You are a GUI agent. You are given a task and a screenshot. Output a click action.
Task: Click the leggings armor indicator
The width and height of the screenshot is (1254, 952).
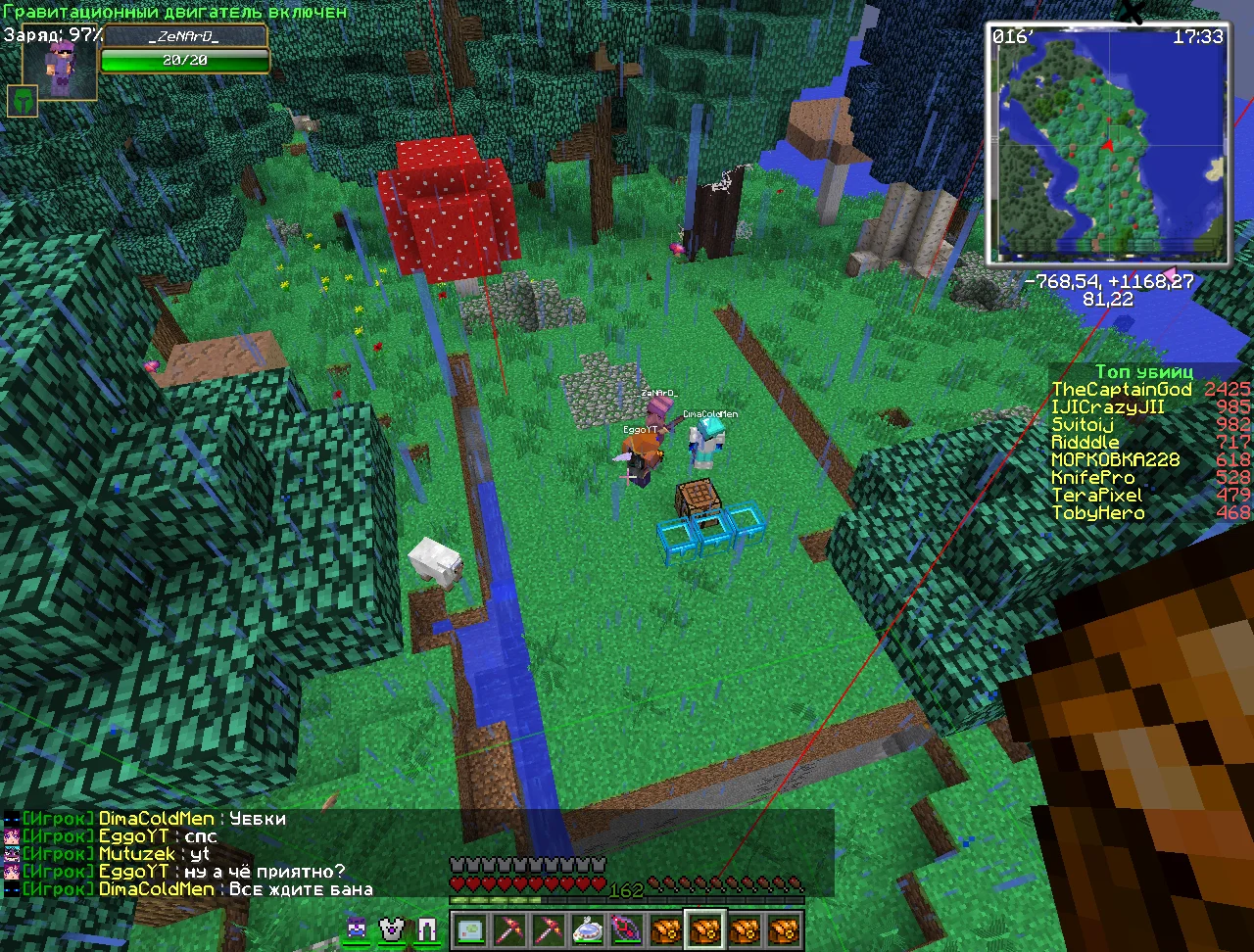[427, 928]
